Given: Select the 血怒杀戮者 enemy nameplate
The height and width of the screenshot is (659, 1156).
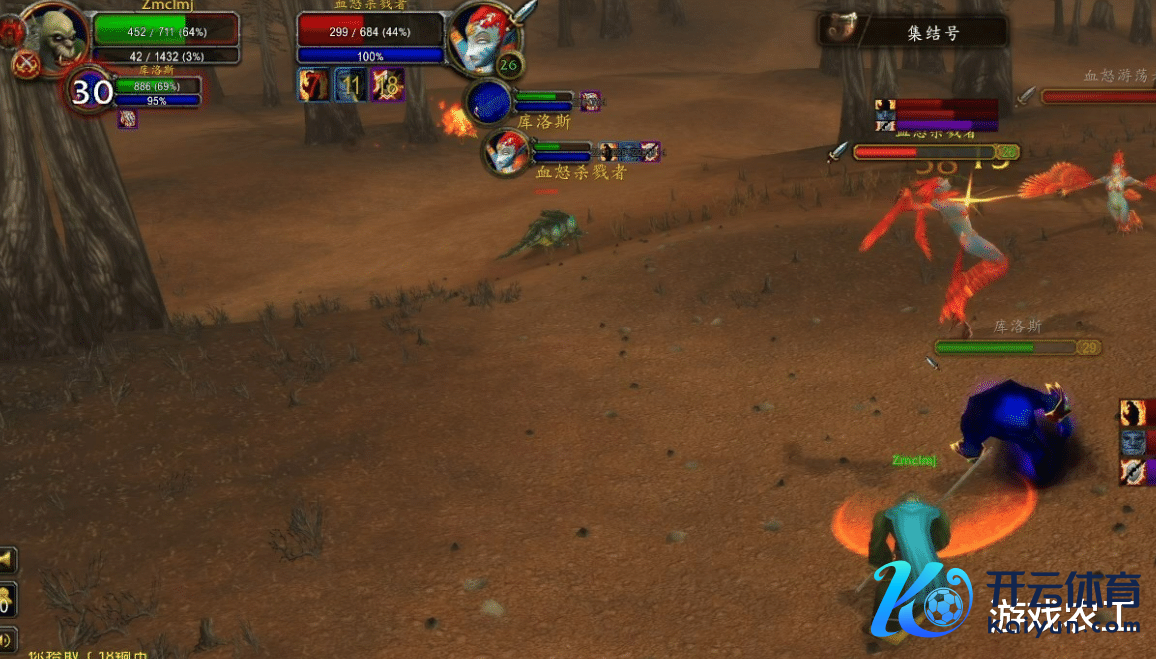Looking at the screenshot, I should 925,152.
